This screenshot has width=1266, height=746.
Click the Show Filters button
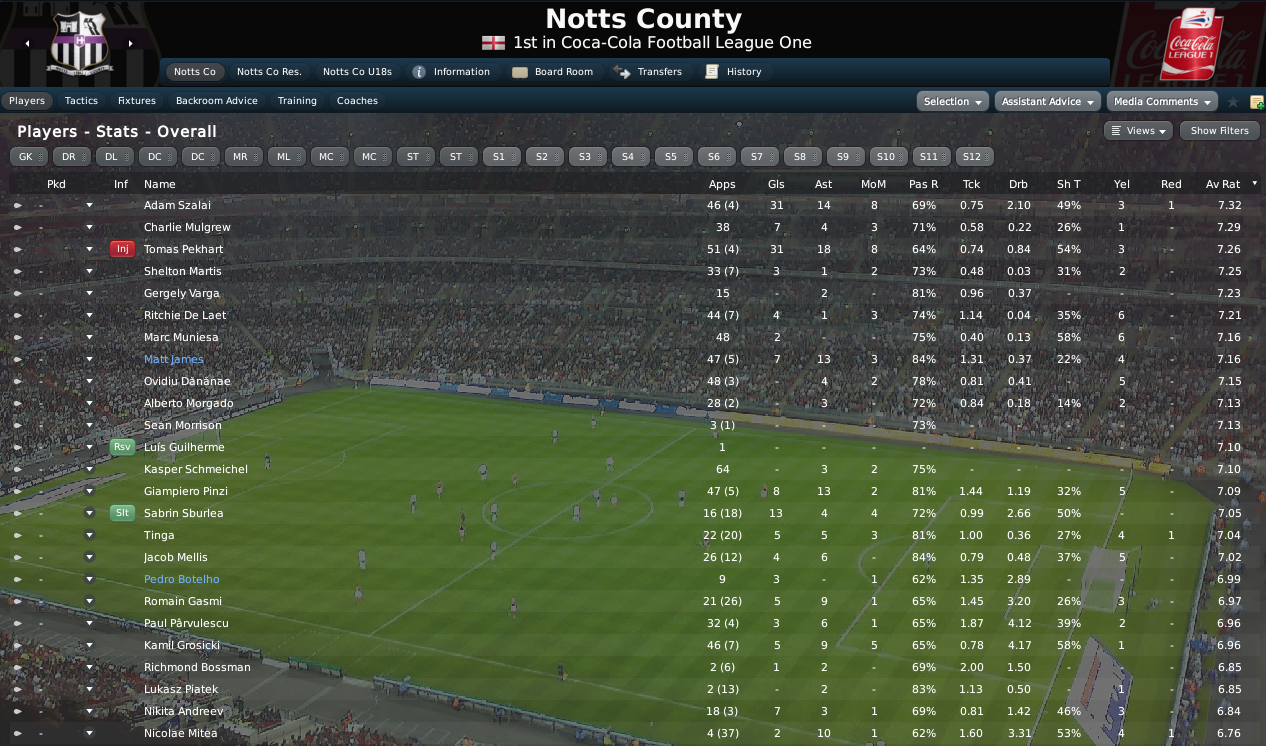pos(1219,131)
